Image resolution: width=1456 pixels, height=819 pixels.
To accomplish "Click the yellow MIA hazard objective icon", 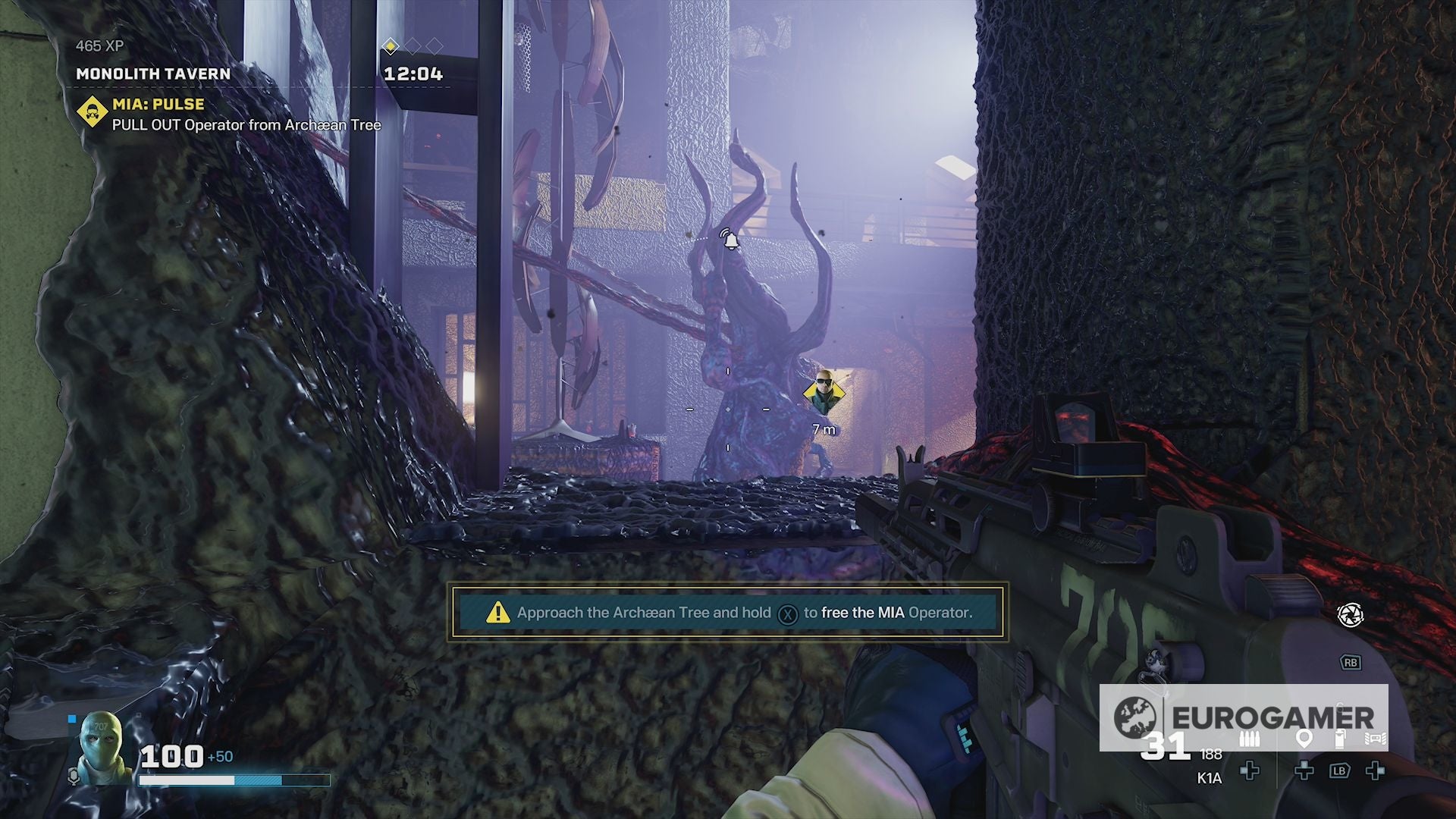I will pyautogui.click(x=92, y=112).
